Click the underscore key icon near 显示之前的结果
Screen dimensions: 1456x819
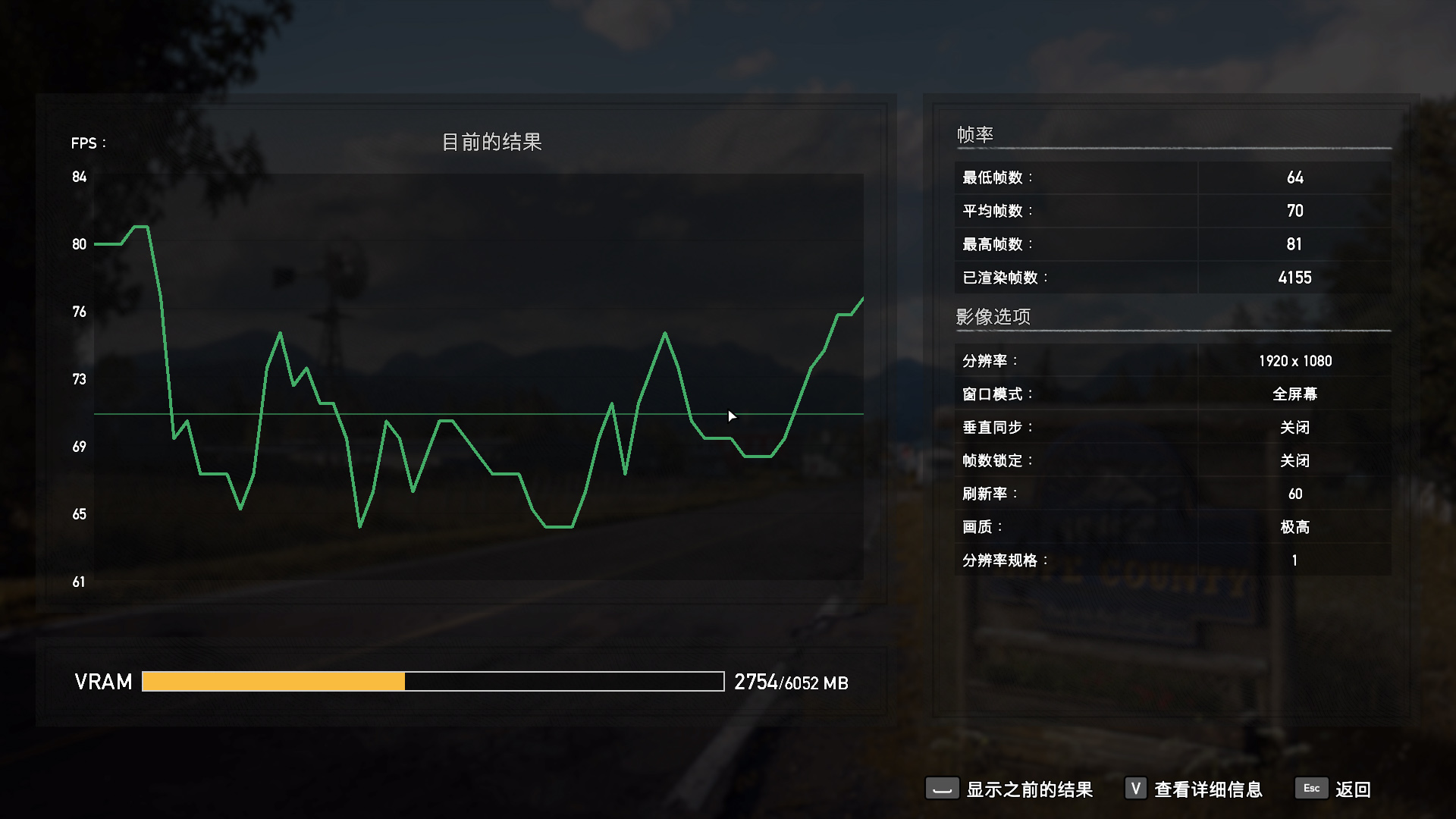coord(942,789)
